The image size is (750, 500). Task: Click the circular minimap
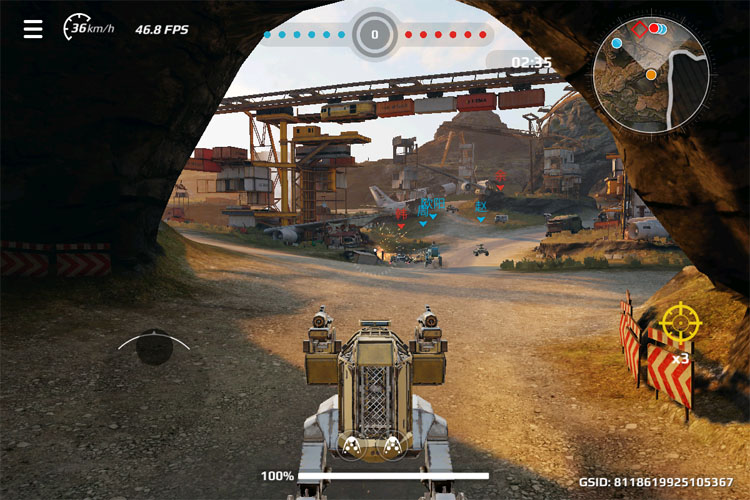pos(651,75)
